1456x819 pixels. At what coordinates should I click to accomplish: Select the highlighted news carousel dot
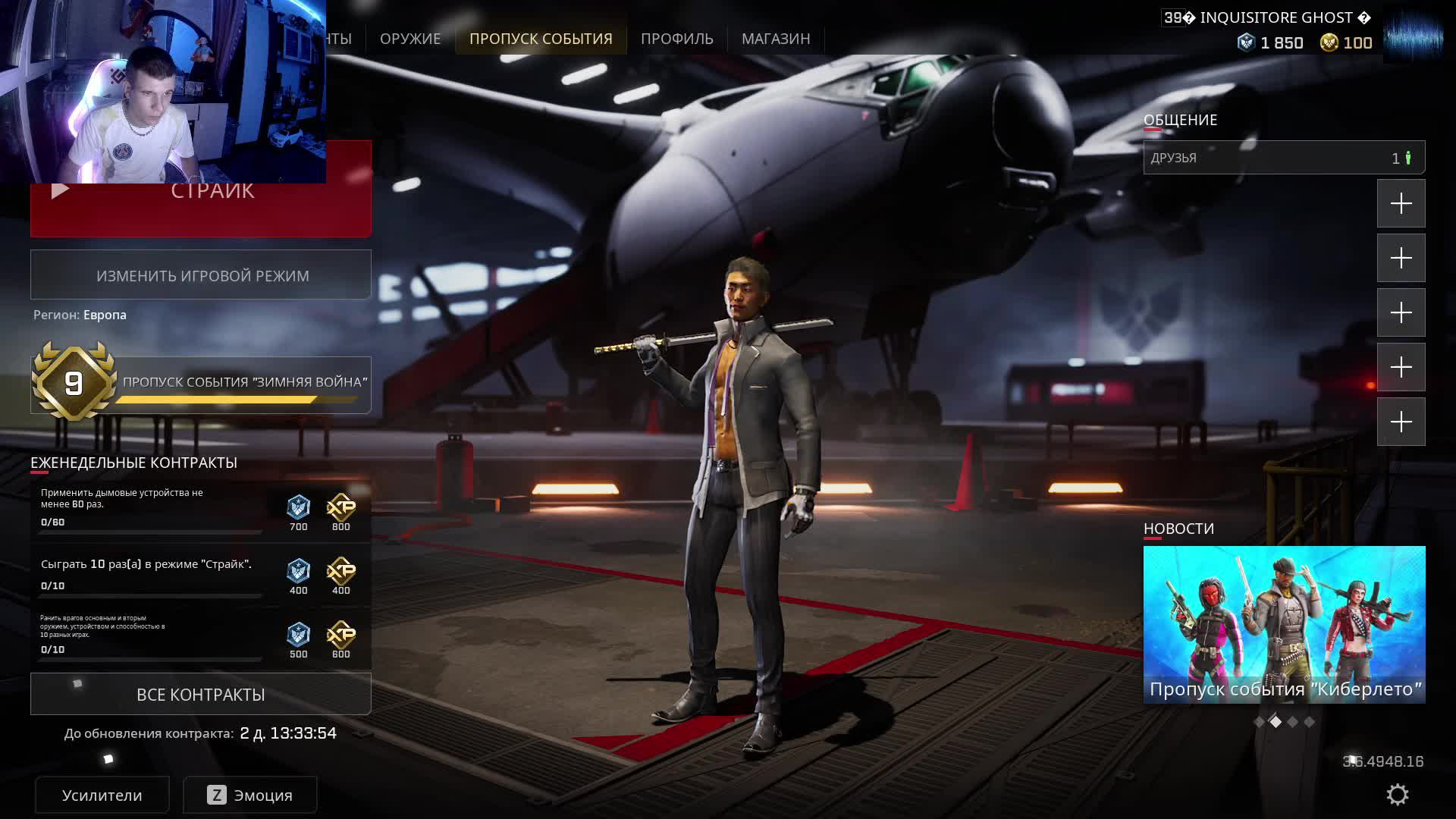pos(1276,722)
